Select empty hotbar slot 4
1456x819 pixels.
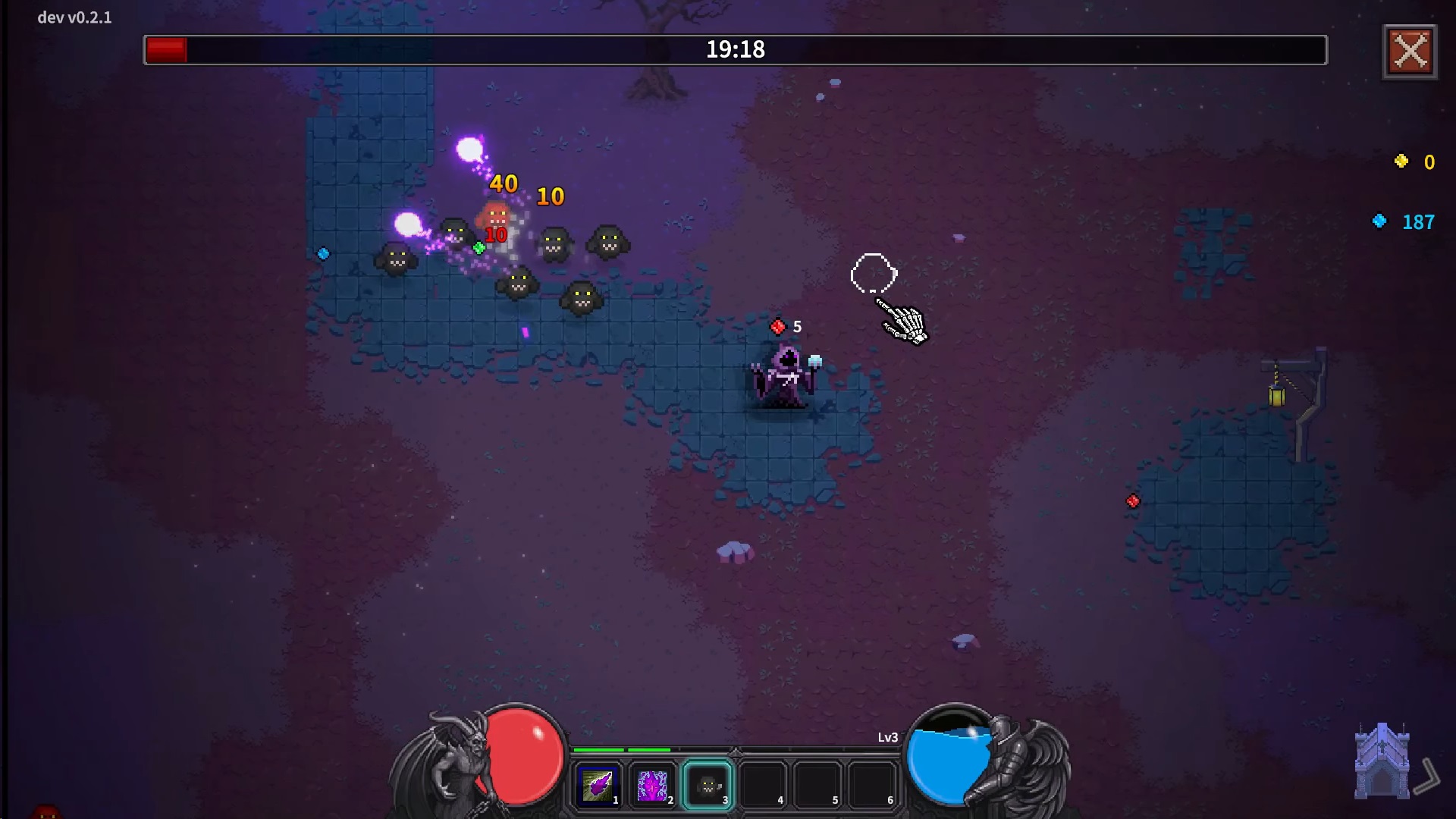763,786
